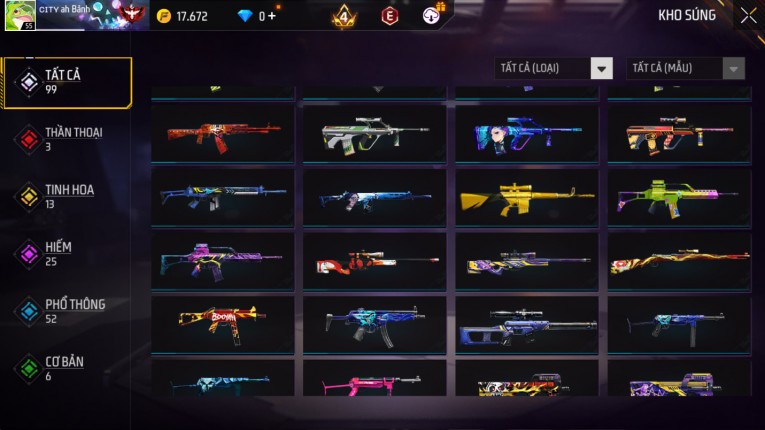Click the red E hexagon icon
Screen dimensions: 765x430
tap(390, 16)
